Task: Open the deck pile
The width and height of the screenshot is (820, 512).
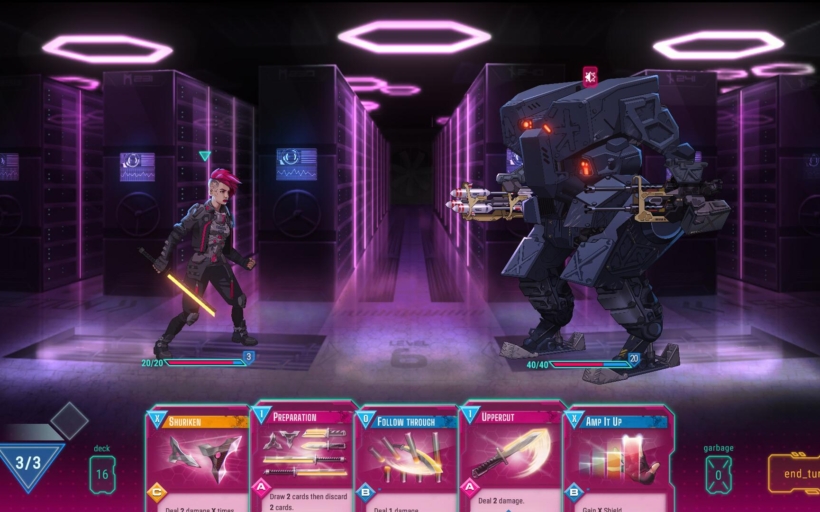Action: pyautogui.click(x=102, y=473)
